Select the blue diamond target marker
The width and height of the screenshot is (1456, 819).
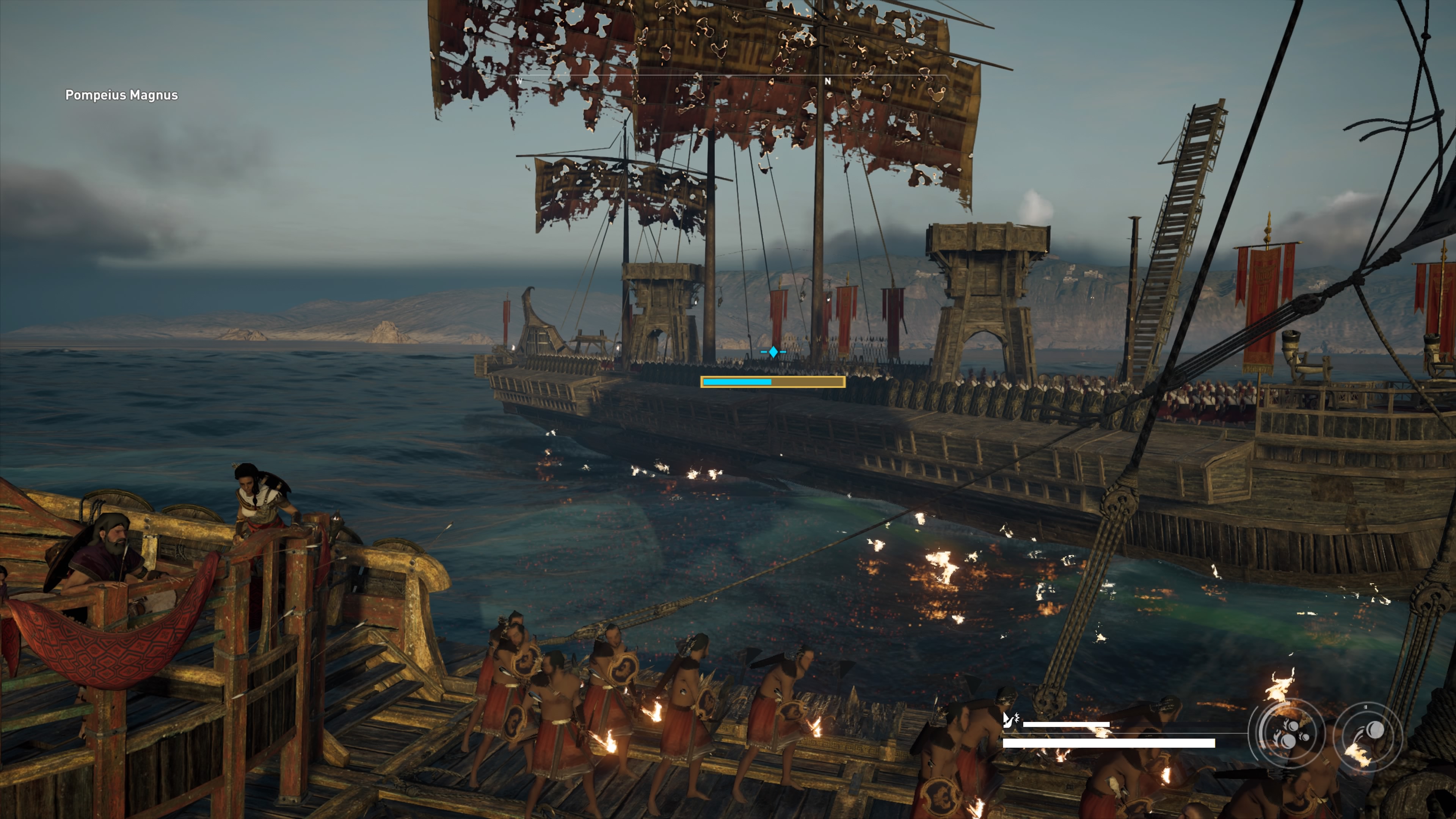773,352
